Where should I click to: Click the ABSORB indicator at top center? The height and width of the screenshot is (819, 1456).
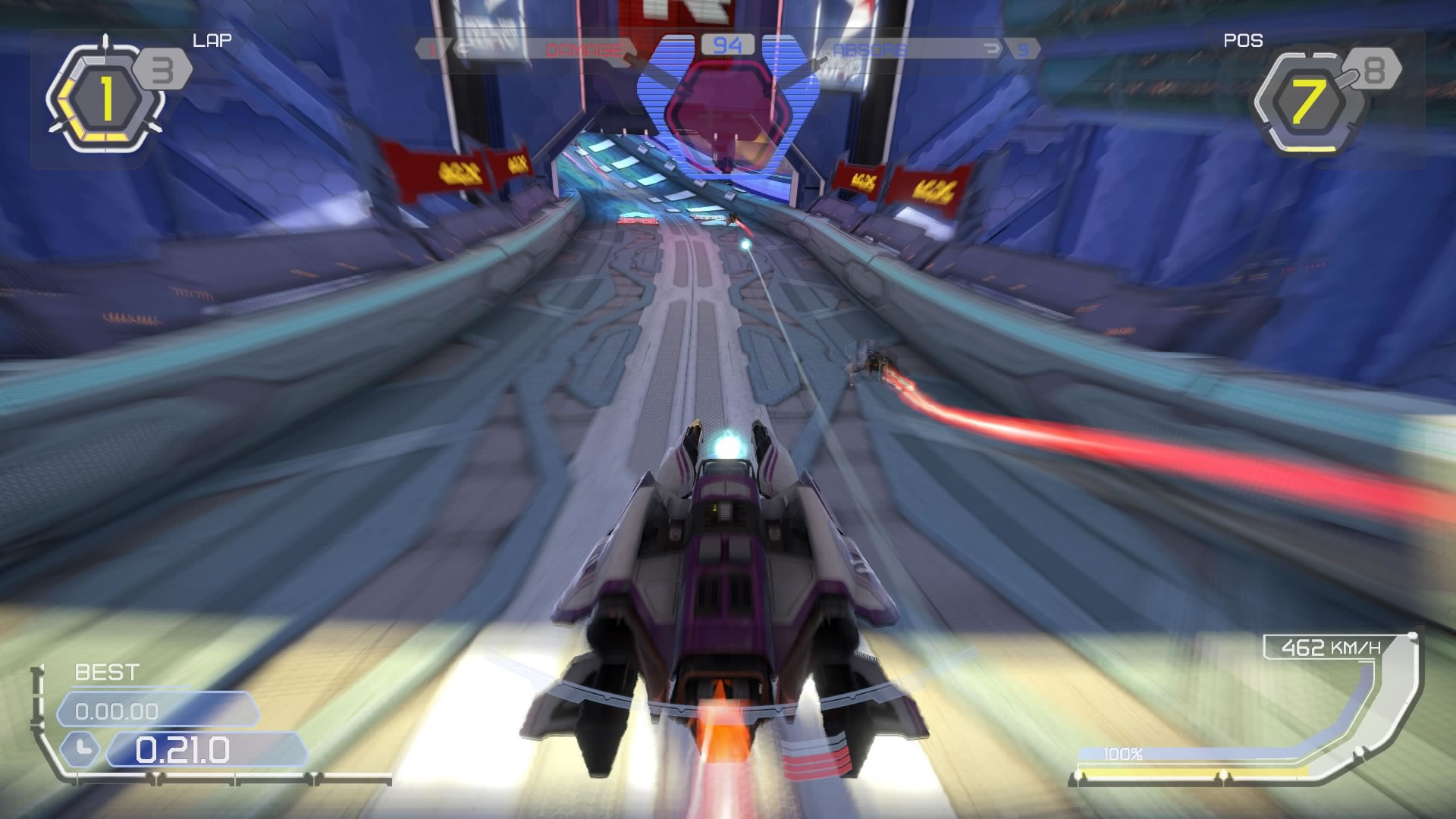pos(869,49)
